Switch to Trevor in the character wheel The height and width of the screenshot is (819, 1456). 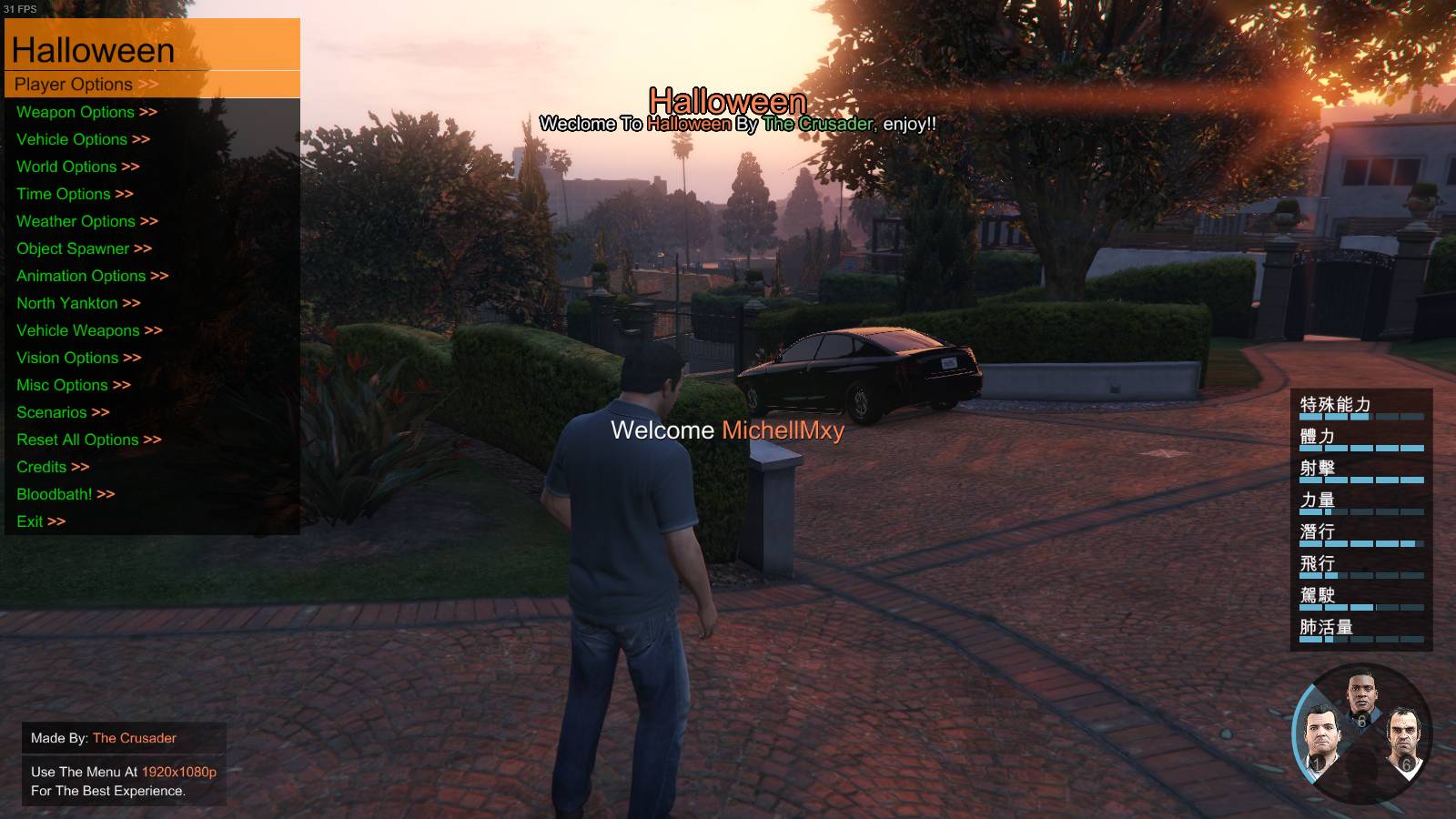click(x=1402, y=738)
